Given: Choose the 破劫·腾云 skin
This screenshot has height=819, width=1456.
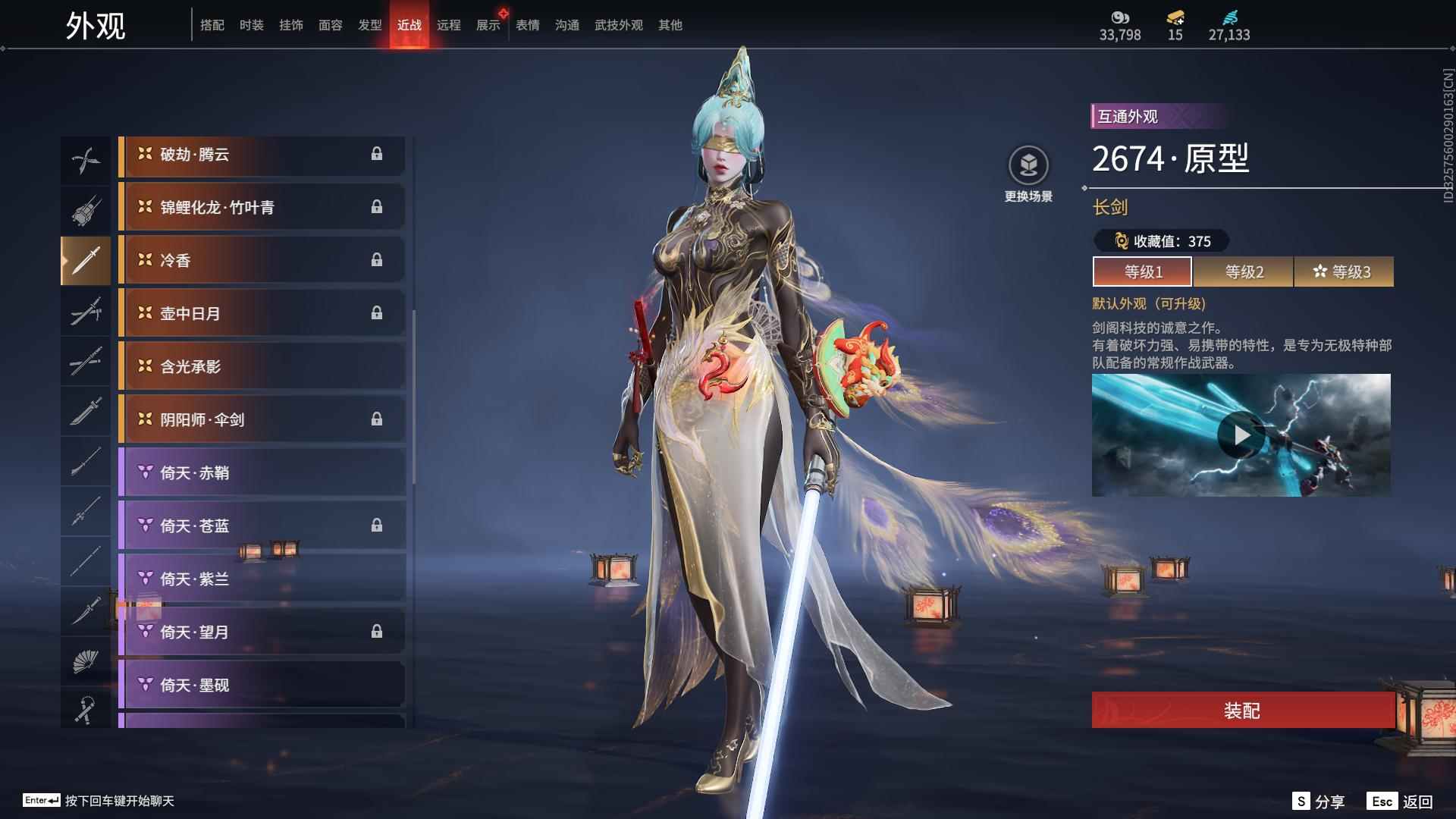Looking at the screenshot, I should click(262, 155).
